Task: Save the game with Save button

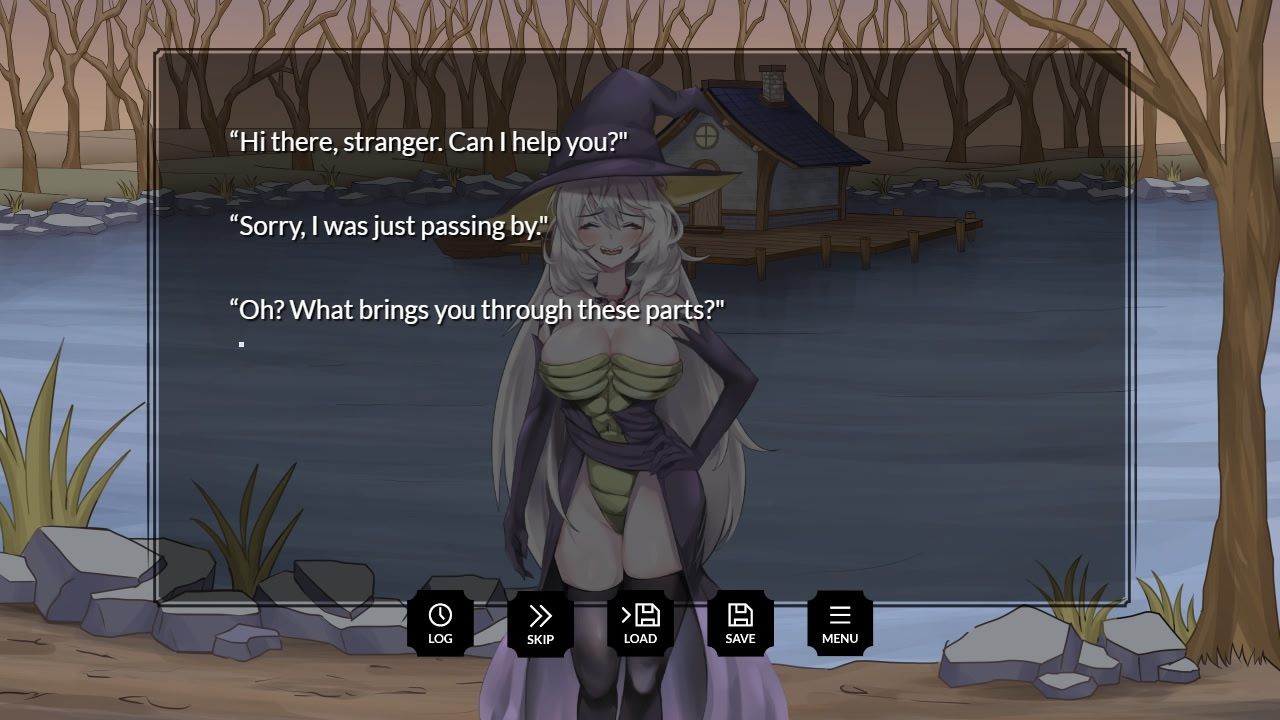Action: coord(740,623)
